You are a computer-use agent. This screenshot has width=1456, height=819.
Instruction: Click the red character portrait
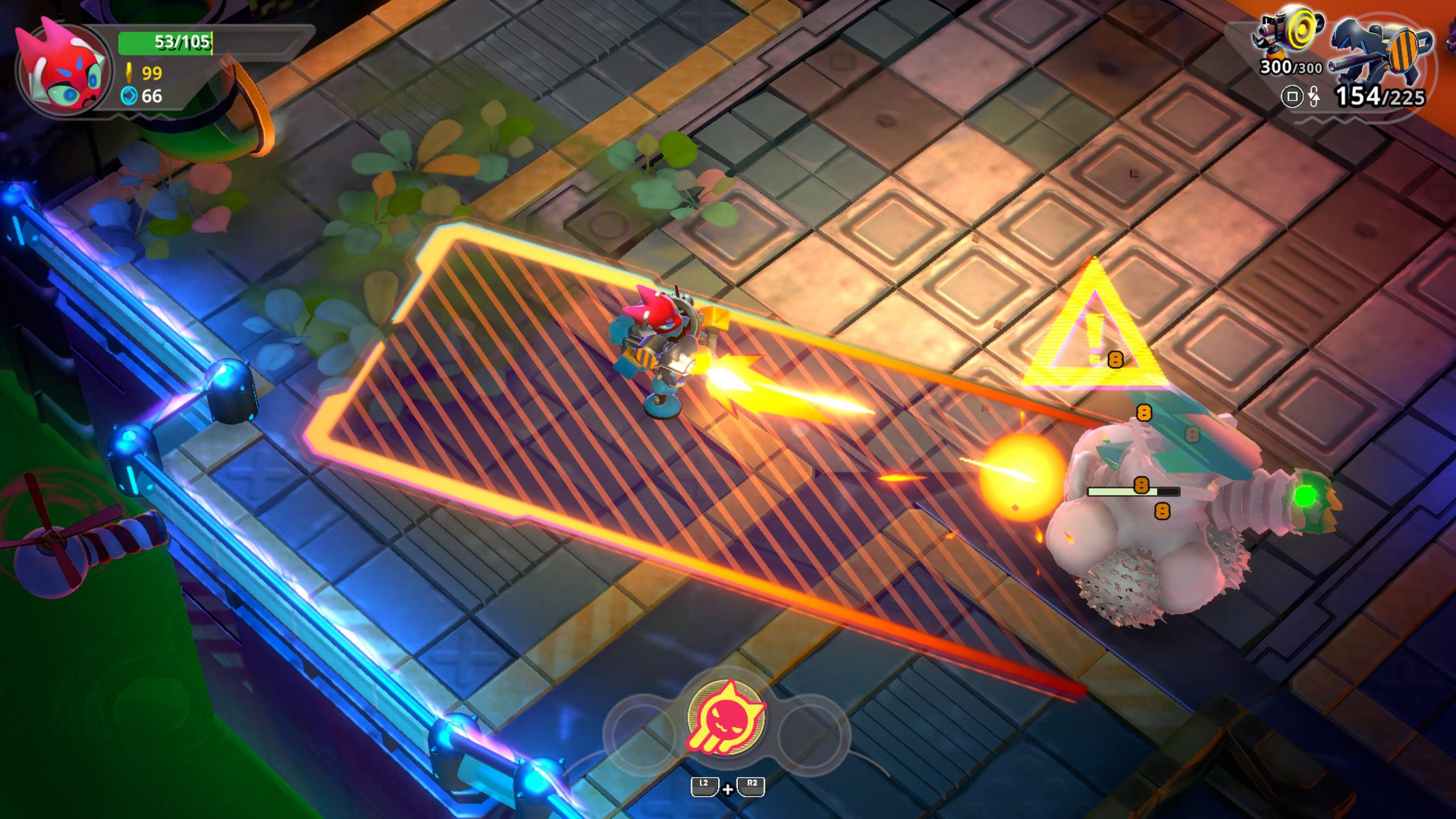[x=64, y=68]
